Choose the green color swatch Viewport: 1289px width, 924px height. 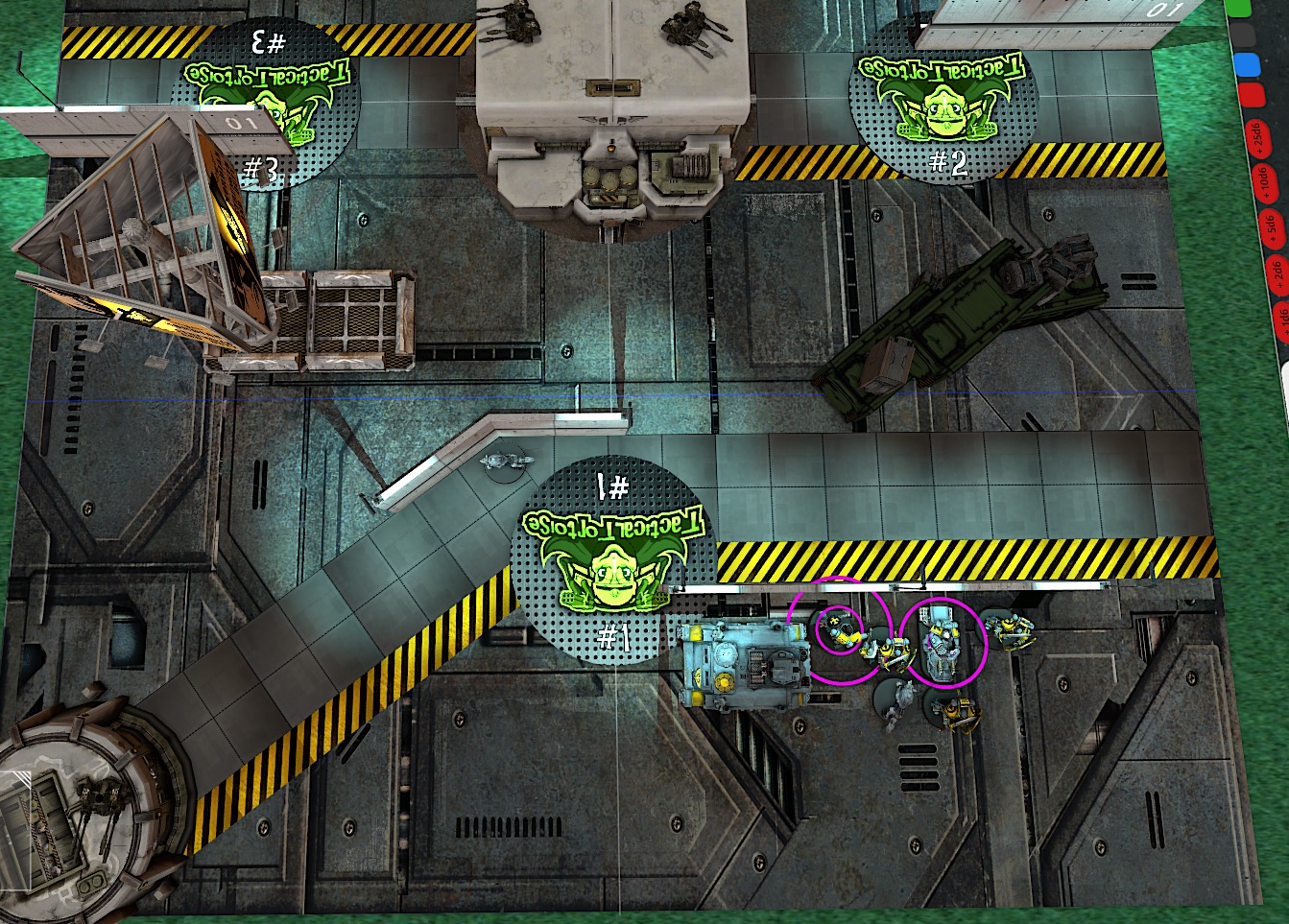[1238, 8]
